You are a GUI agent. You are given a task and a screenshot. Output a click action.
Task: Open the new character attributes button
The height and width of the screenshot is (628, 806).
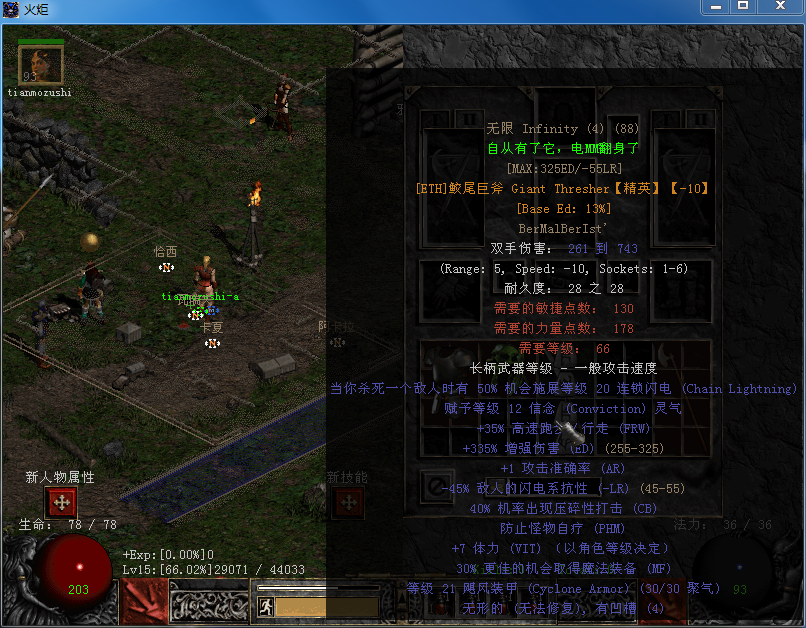pos(60,503)
